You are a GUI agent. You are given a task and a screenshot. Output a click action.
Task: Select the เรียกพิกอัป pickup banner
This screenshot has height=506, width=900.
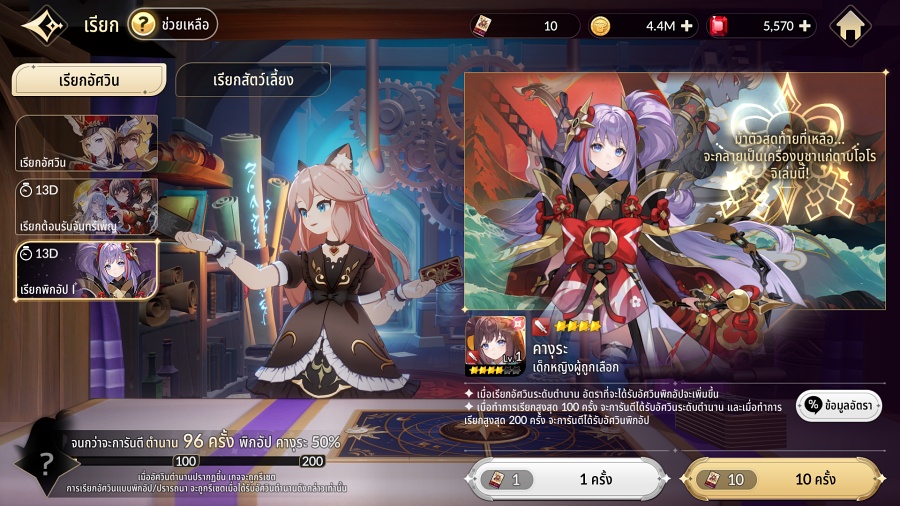click(x=86, y=270)
